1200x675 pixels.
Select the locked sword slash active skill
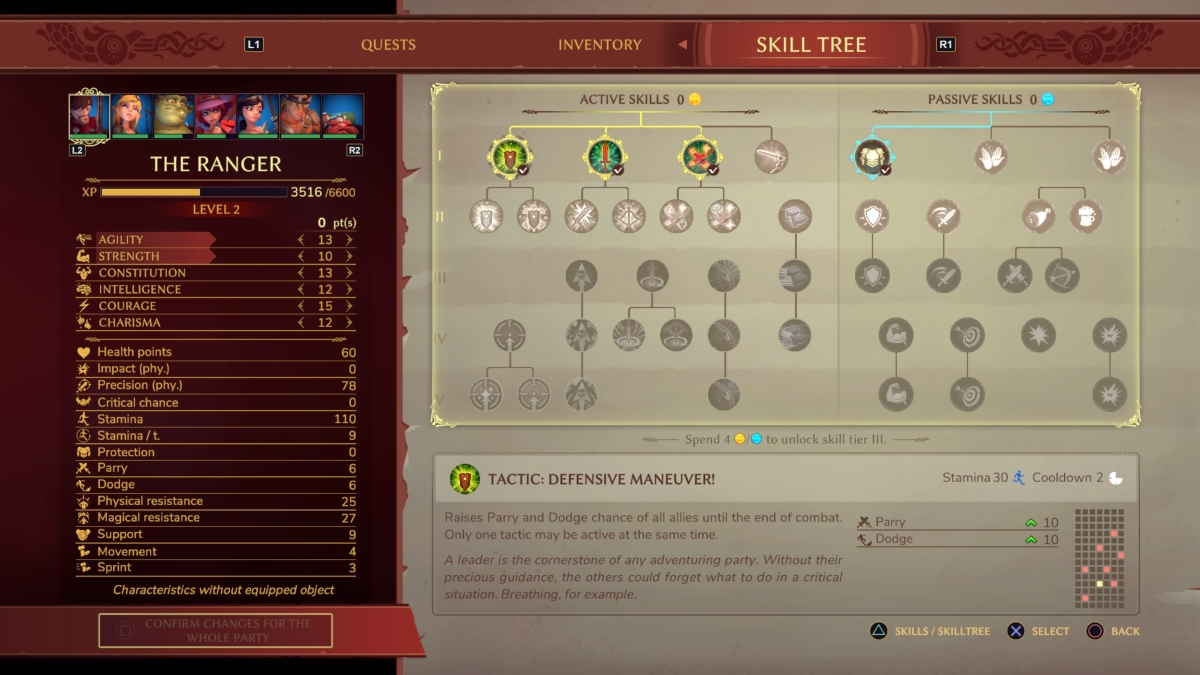(x=771, y=157)
